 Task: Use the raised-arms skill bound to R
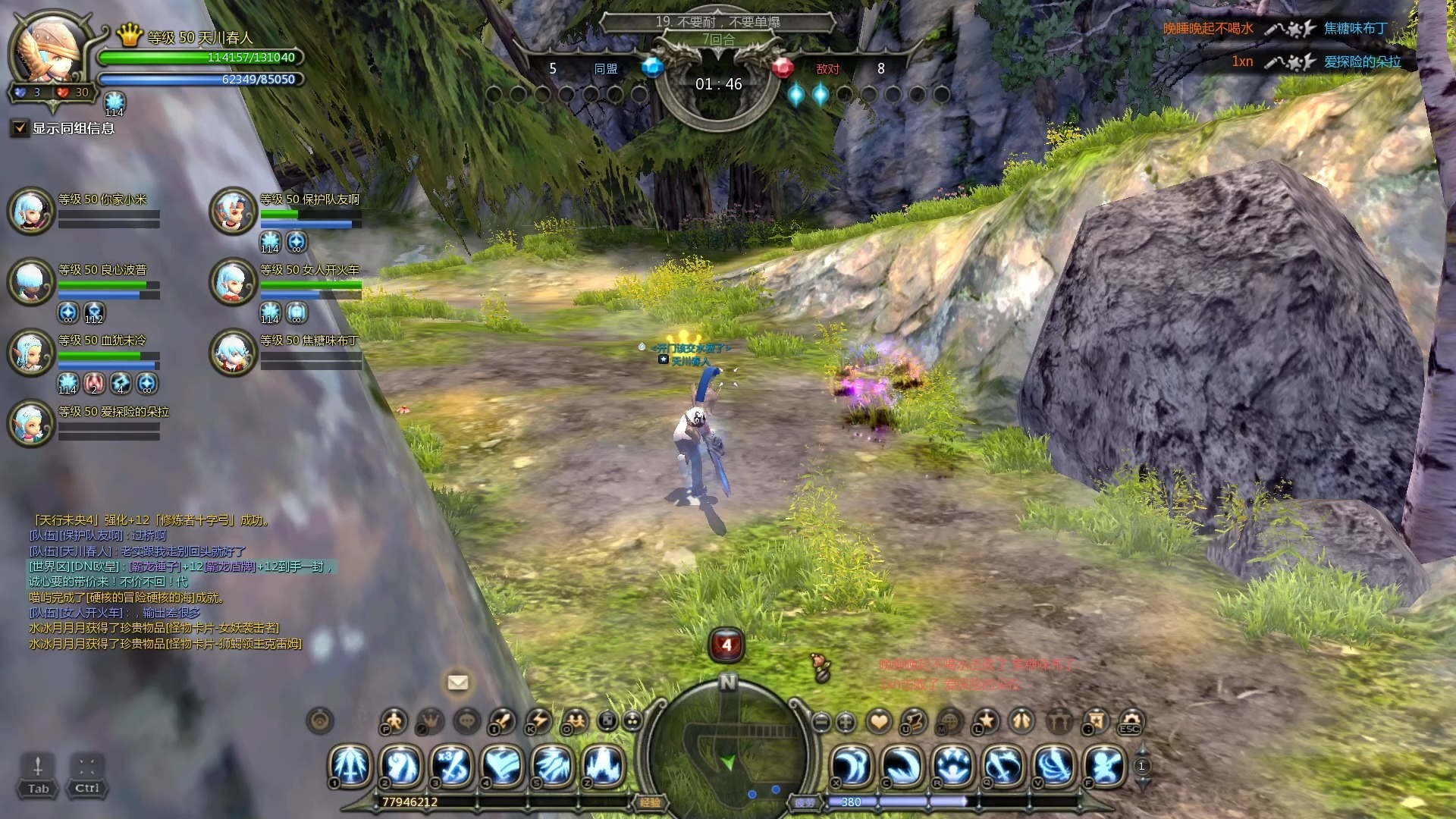point(953,766)
